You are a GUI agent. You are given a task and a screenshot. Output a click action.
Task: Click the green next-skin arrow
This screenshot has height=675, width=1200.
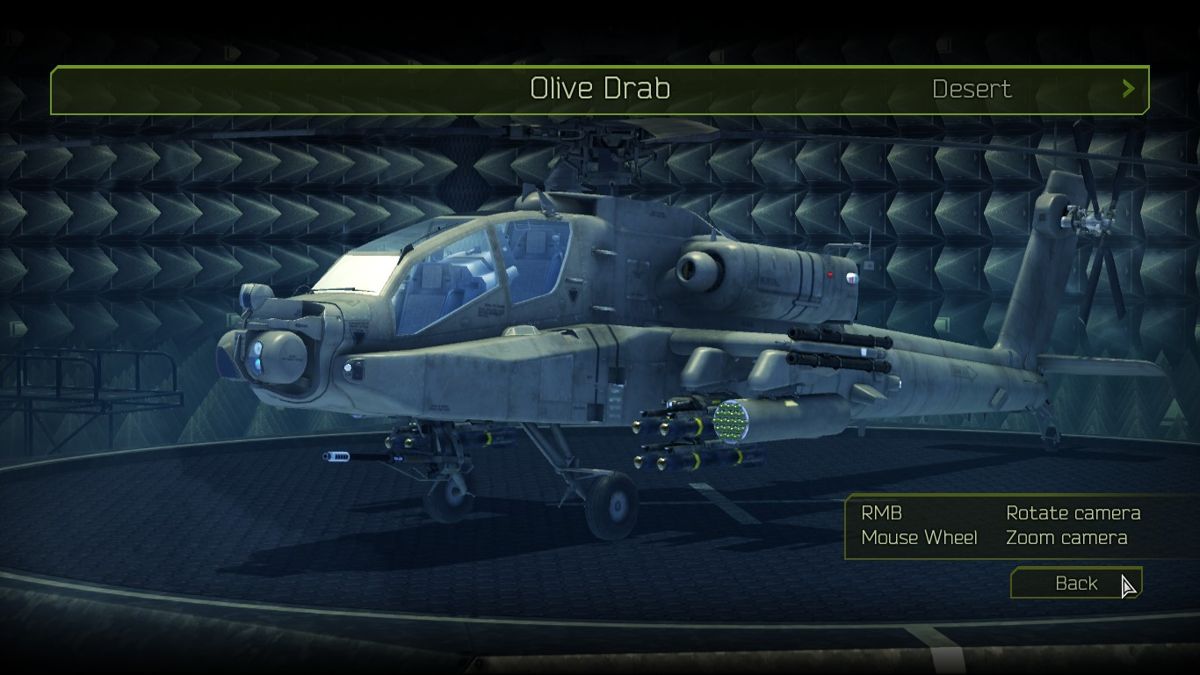tap(1128, 89)
